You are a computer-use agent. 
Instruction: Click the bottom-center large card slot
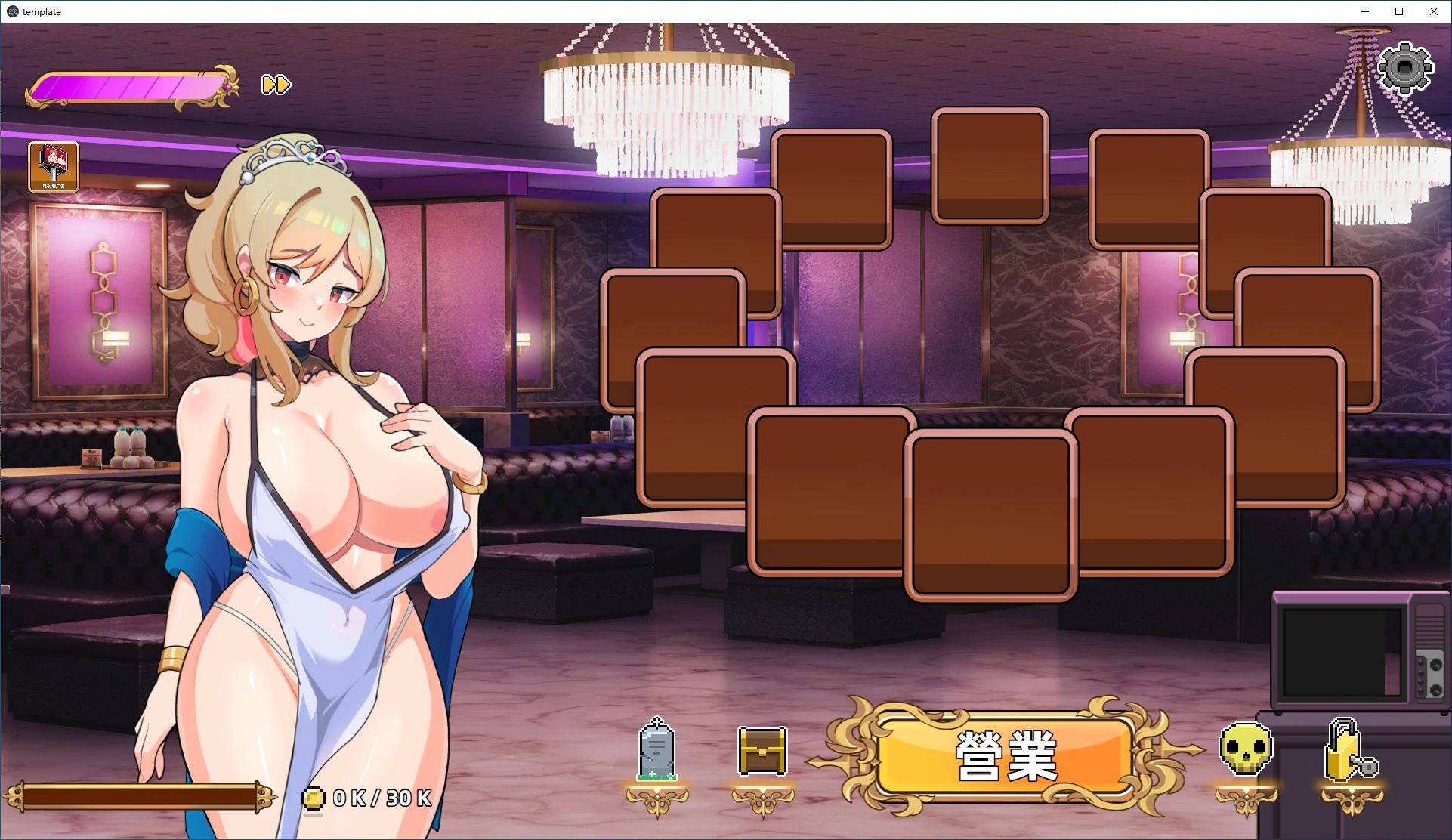(992, 514)
